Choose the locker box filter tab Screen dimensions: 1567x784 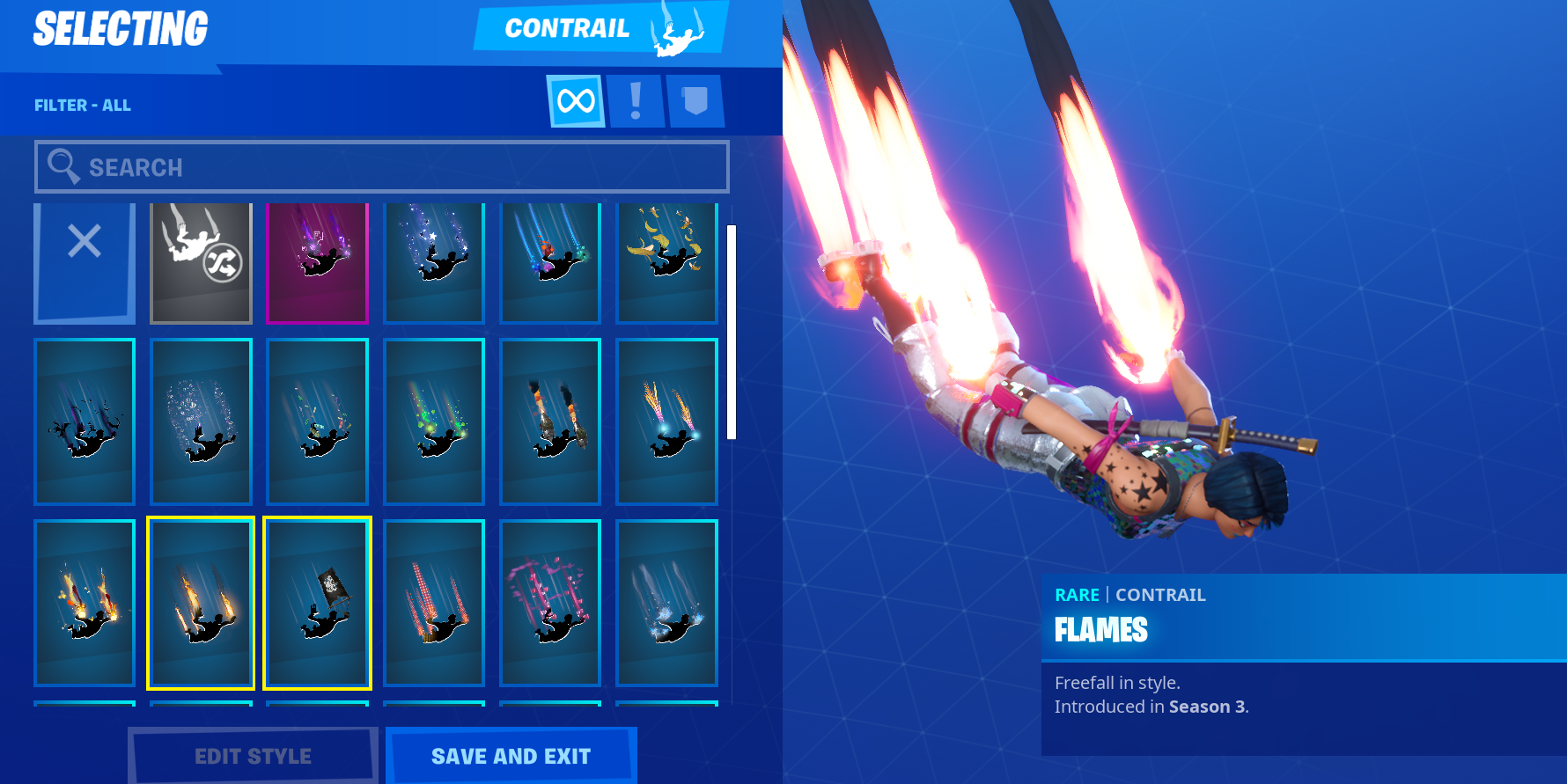[x=695, y=101]
